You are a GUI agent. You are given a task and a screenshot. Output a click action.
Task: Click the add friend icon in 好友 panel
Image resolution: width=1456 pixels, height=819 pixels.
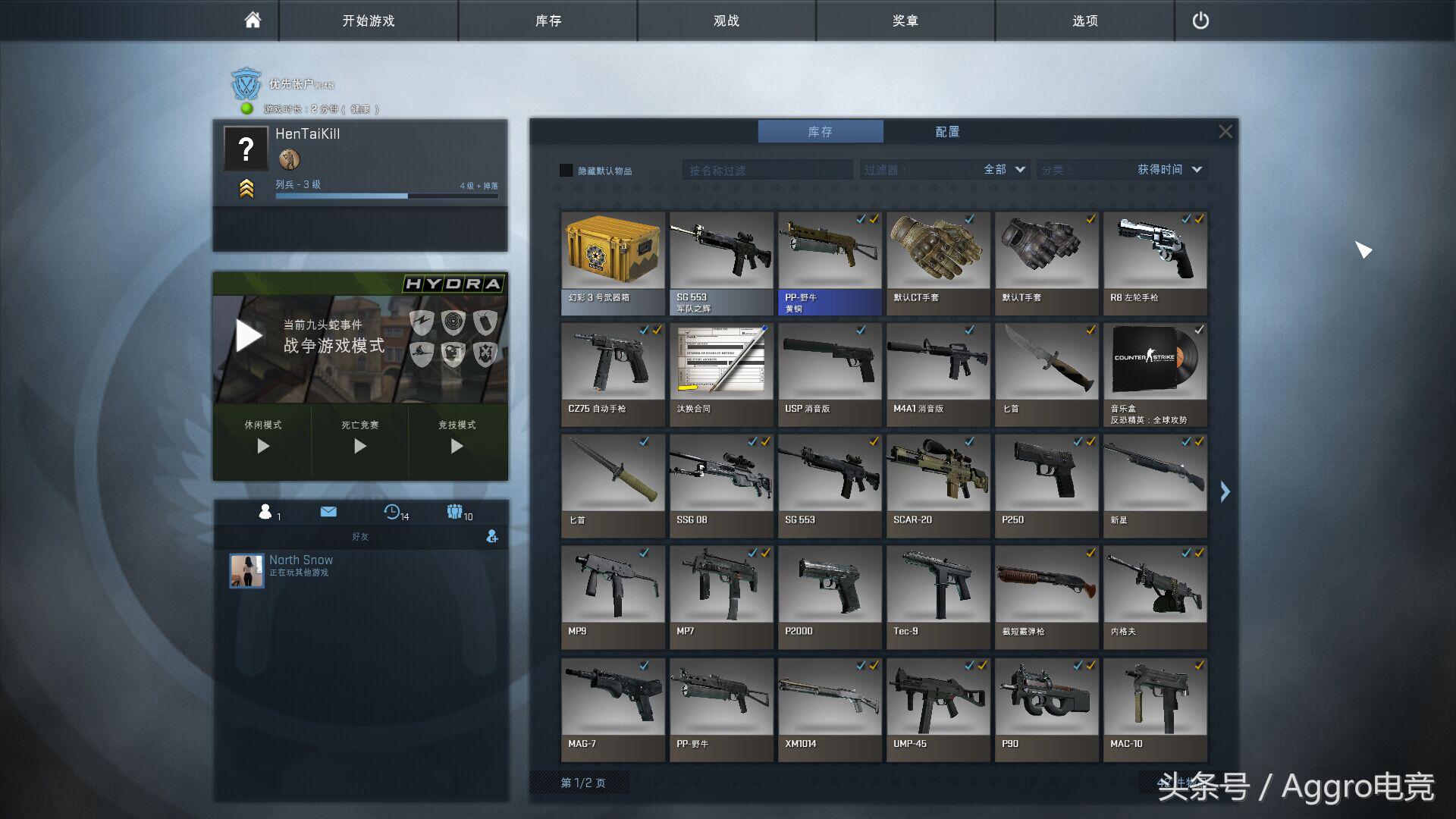(x=492, y=537)
